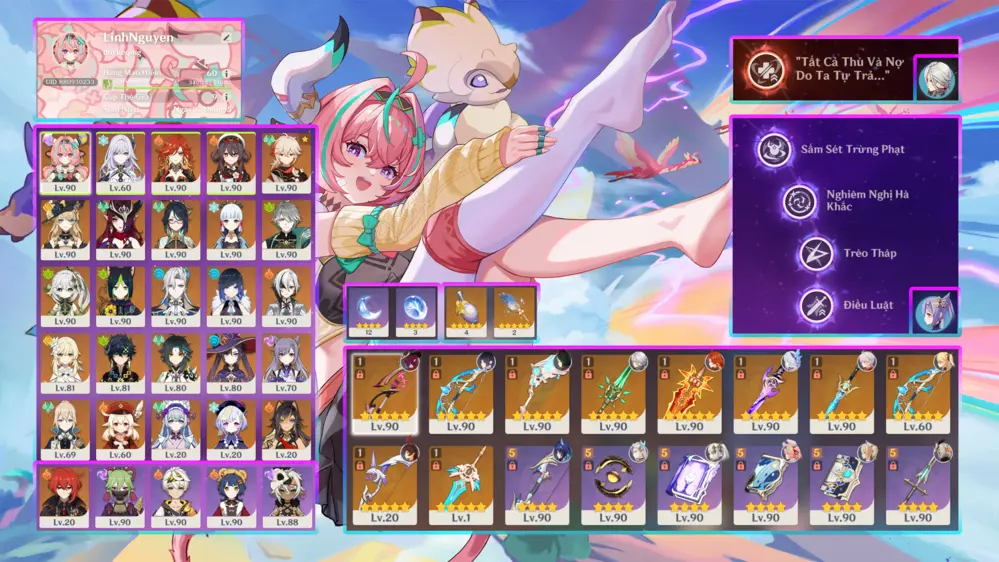Choose the Lv.88 character in the bottom row
The image size is (999, 562).
(287, 495)
